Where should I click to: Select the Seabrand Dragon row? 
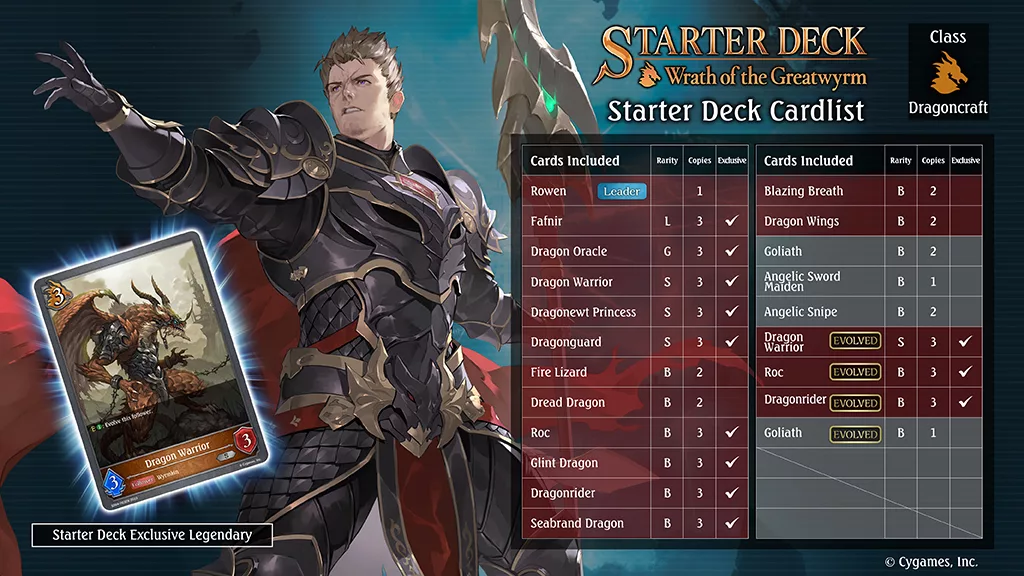click(634, 523)
